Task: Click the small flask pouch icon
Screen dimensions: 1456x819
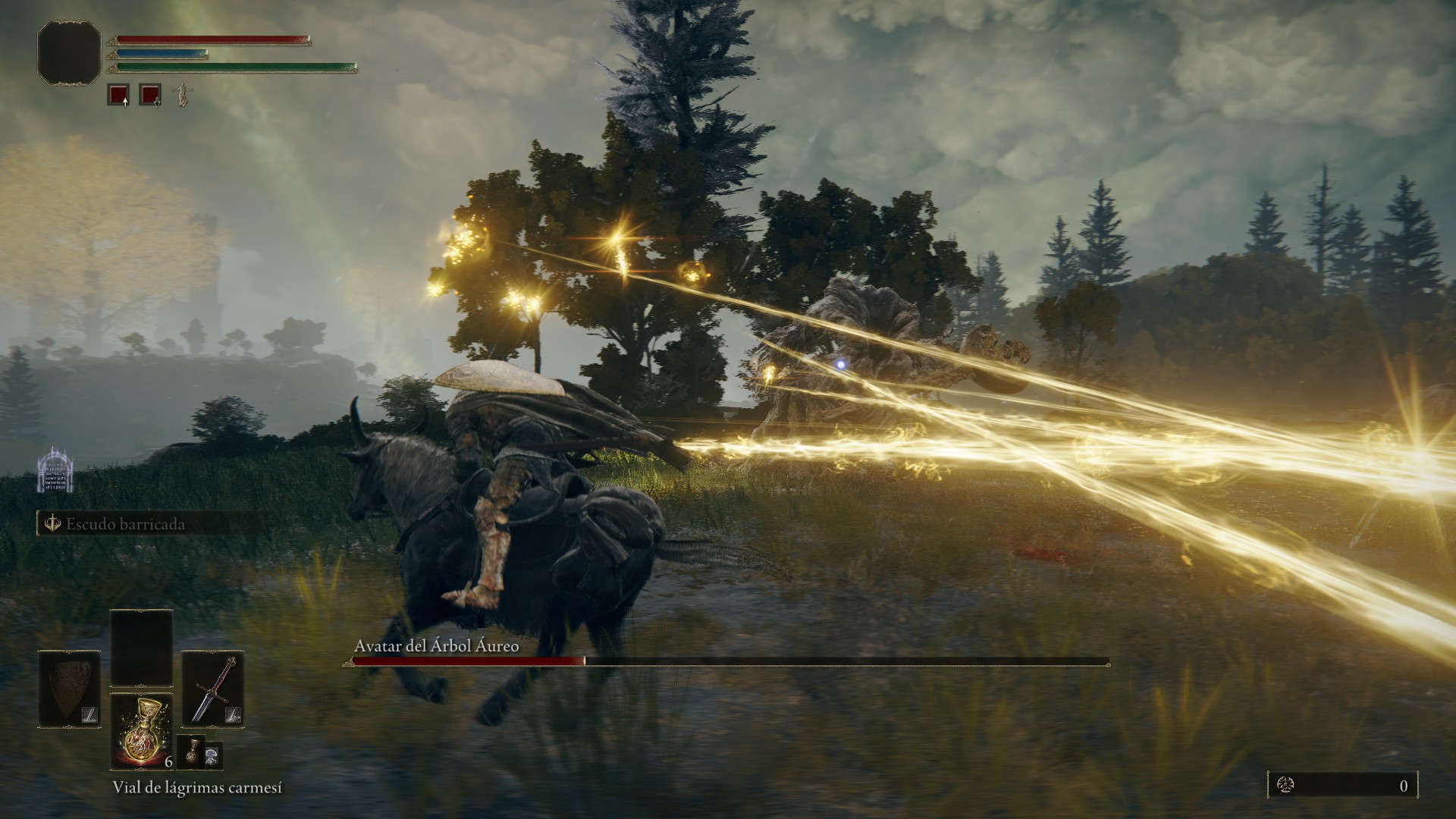Action: [191, 752]
